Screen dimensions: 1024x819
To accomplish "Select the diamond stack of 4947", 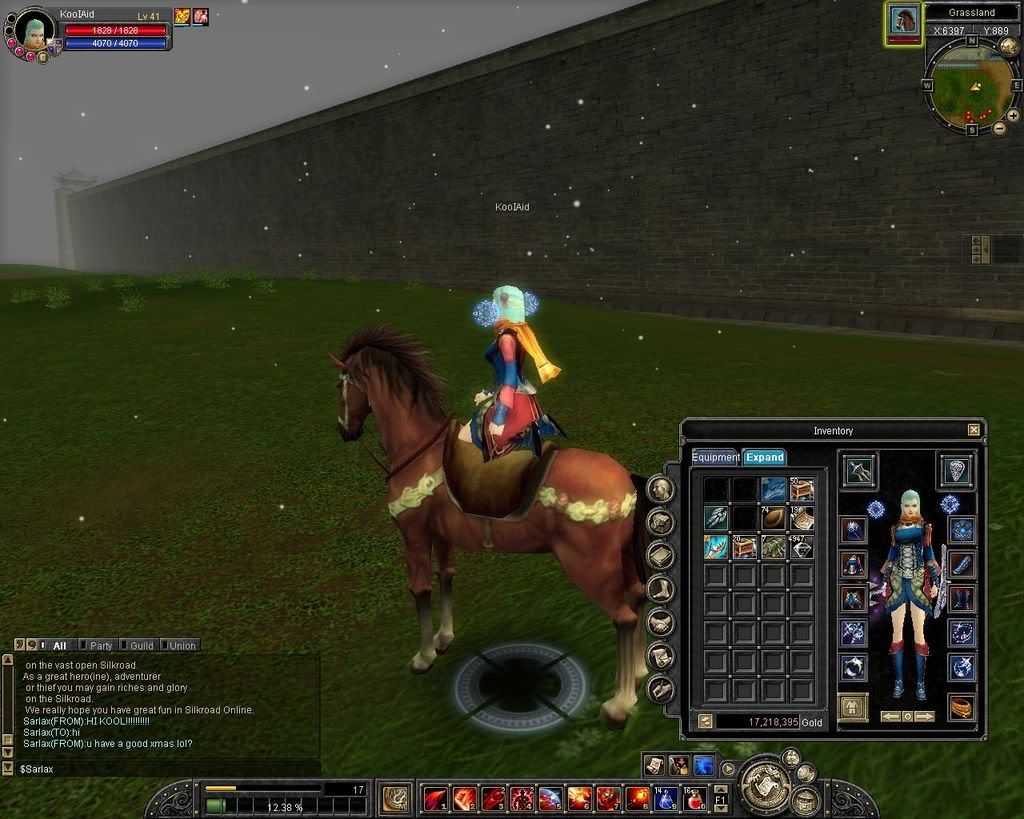I will coord(801,547).
